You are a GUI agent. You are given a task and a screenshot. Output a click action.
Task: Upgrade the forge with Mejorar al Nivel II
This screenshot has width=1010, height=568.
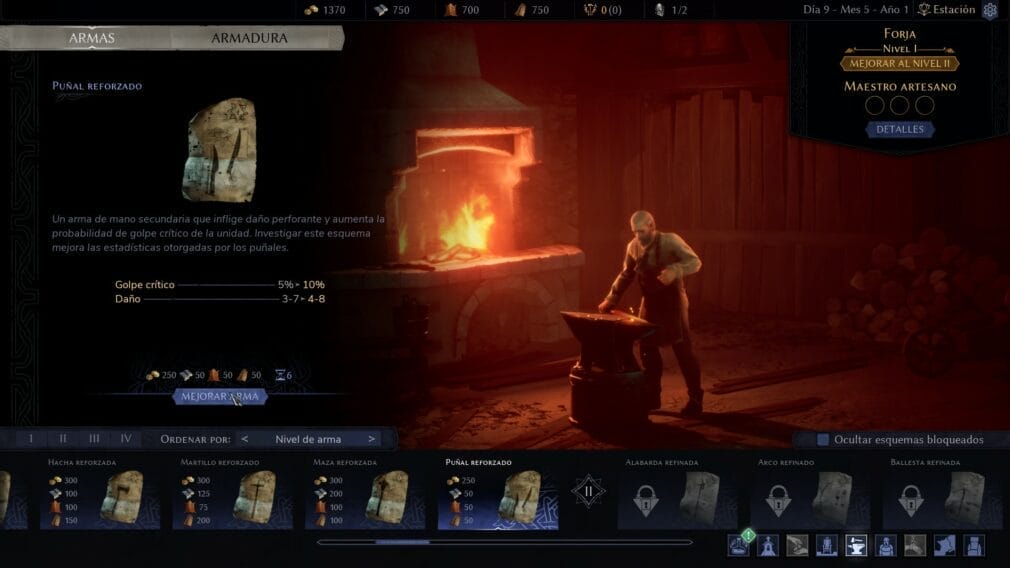(x=900, y=63)
